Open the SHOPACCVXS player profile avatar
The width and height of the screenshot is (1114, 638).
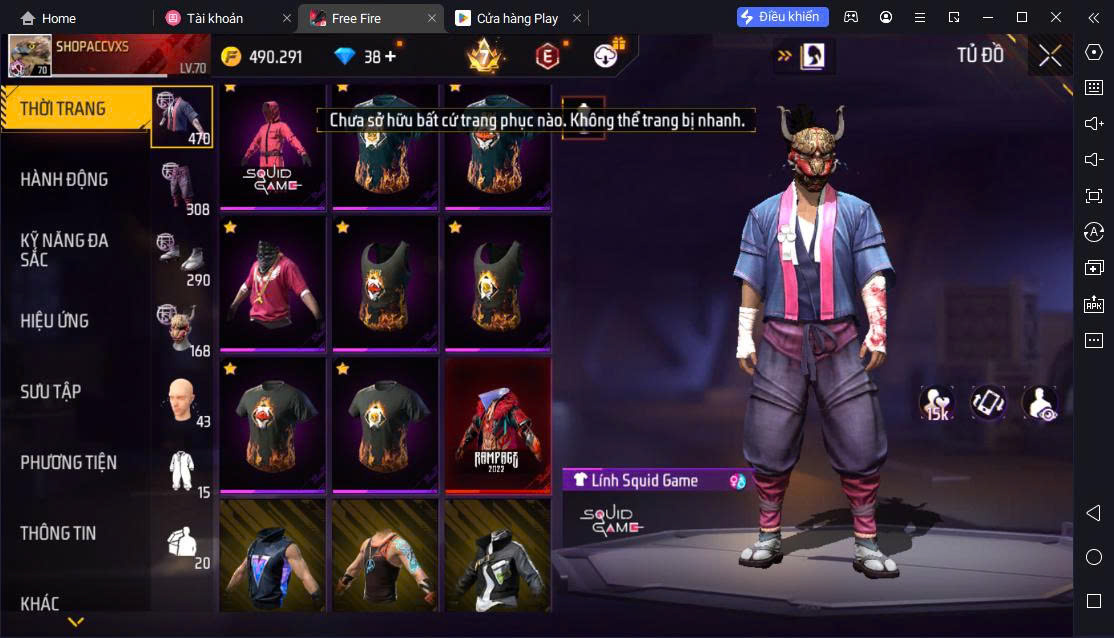pyautogui.click(x=30, y=56)
